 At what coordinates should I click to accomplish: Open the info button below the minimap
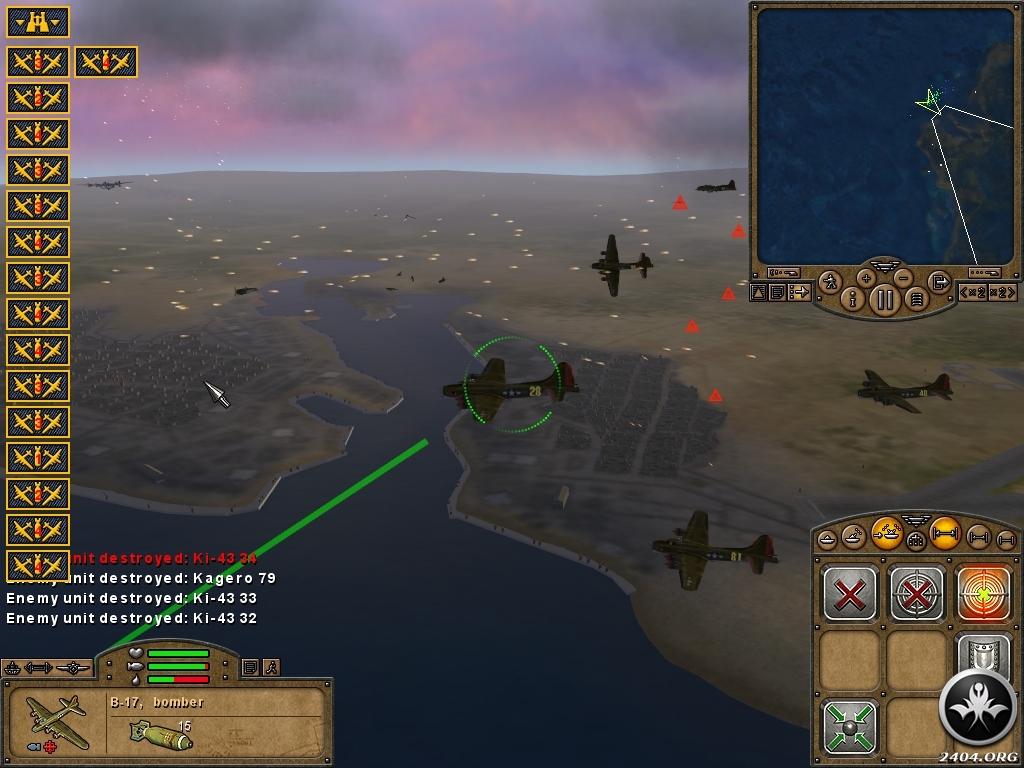point(853,298)
